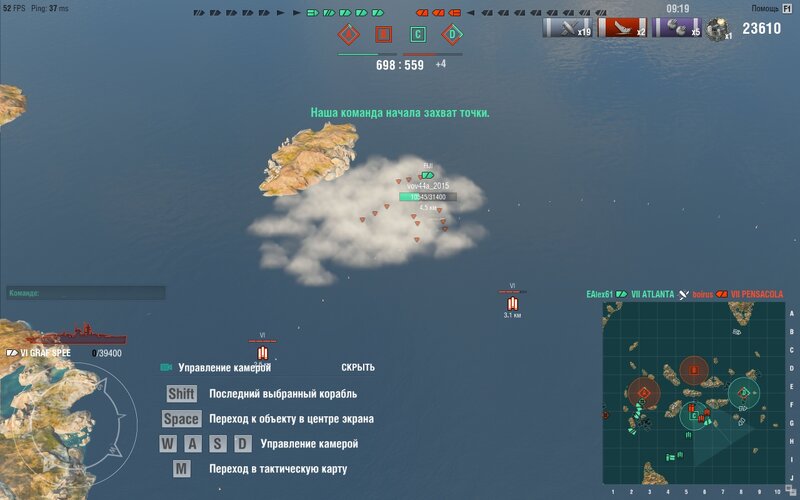Select the red aircraft ribbon with x2
800x500 pixels.
pyautogui.click(x=622, y=28)
